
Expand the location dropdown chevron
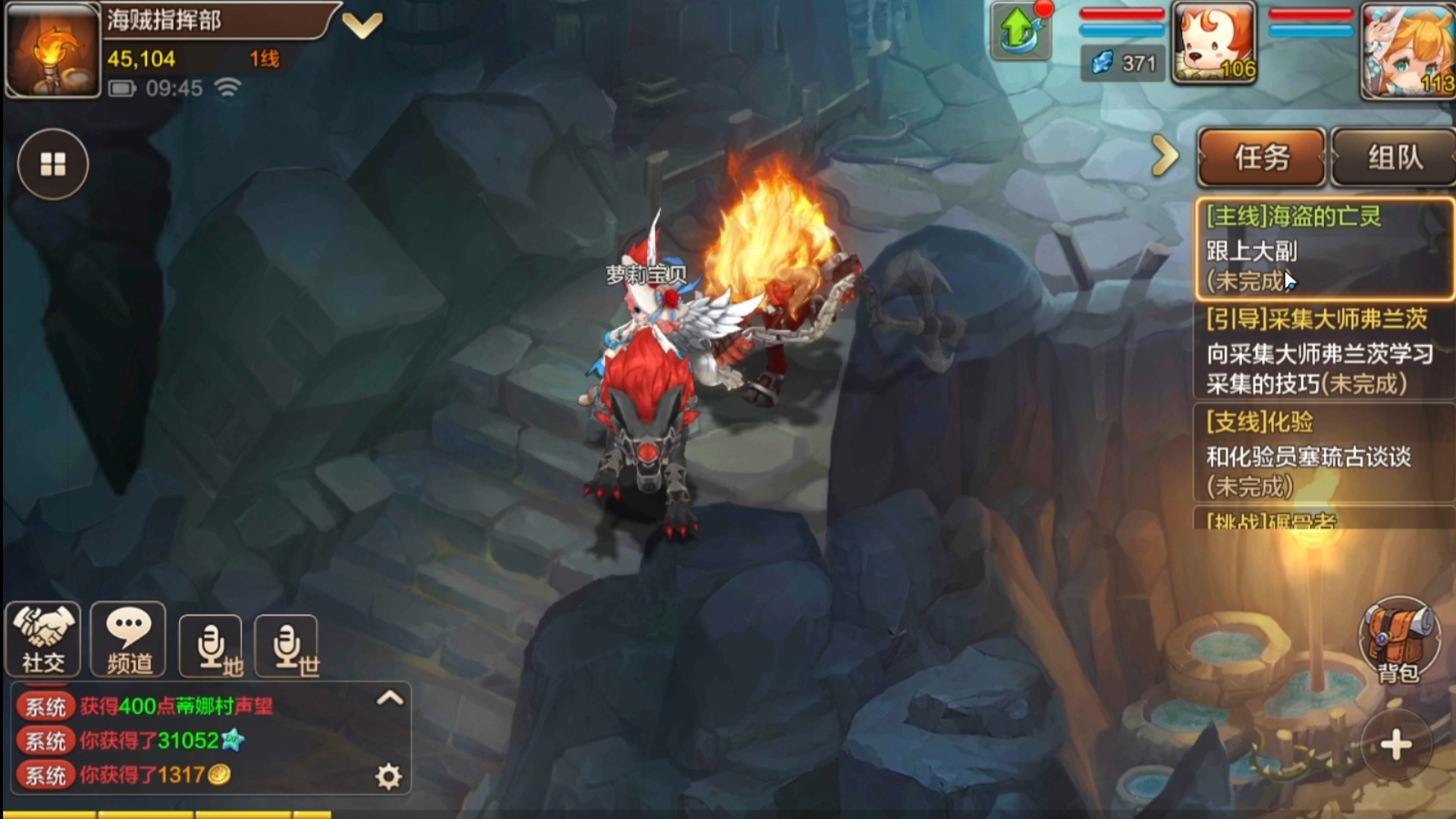click(x=362, y=26)
